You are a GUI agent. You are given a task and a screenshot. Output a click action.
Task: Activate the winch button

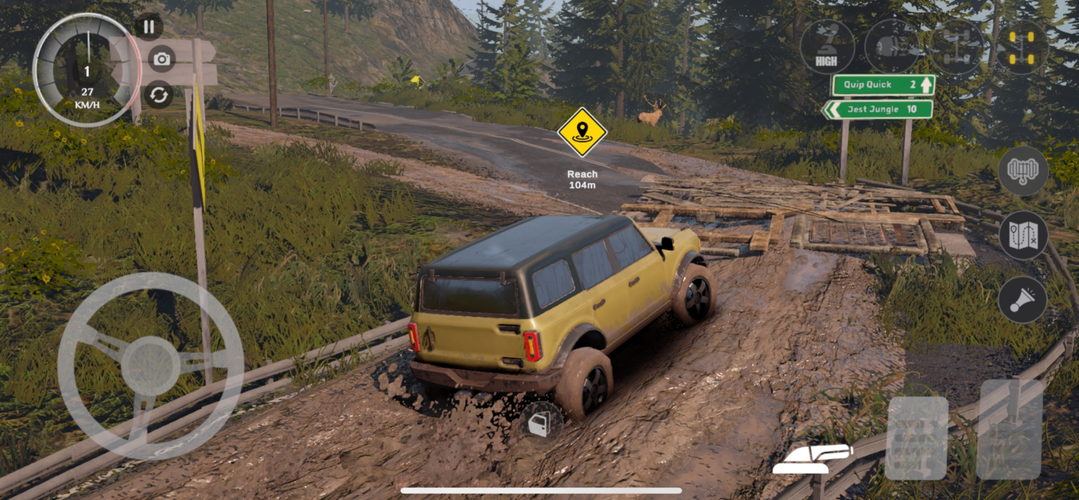click(x=1022, y=171)
